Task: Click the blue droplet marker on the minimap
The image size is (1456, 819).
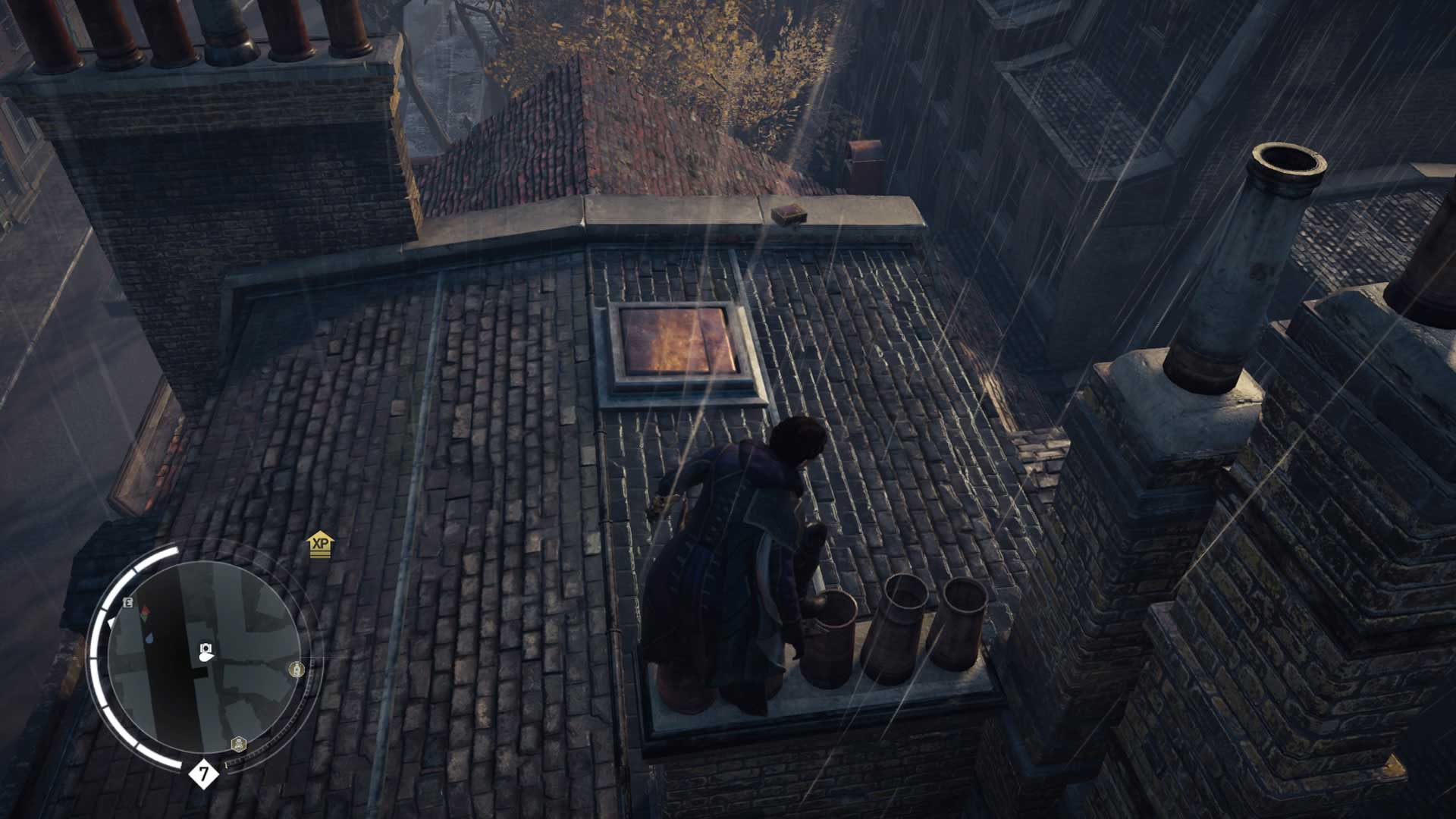Action: click(x=150, y=638)
